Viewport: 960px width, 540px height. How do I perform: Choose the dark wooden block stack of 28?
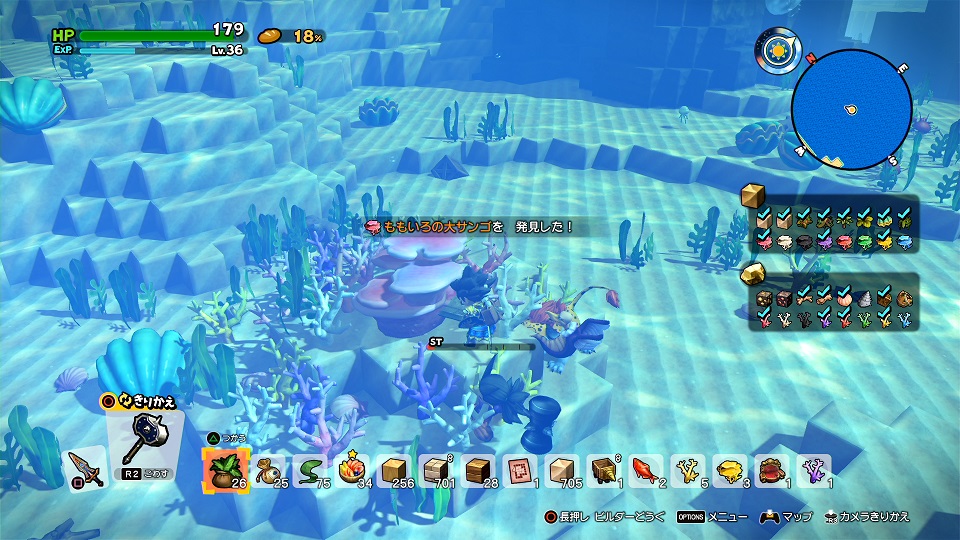coord(479,470)
